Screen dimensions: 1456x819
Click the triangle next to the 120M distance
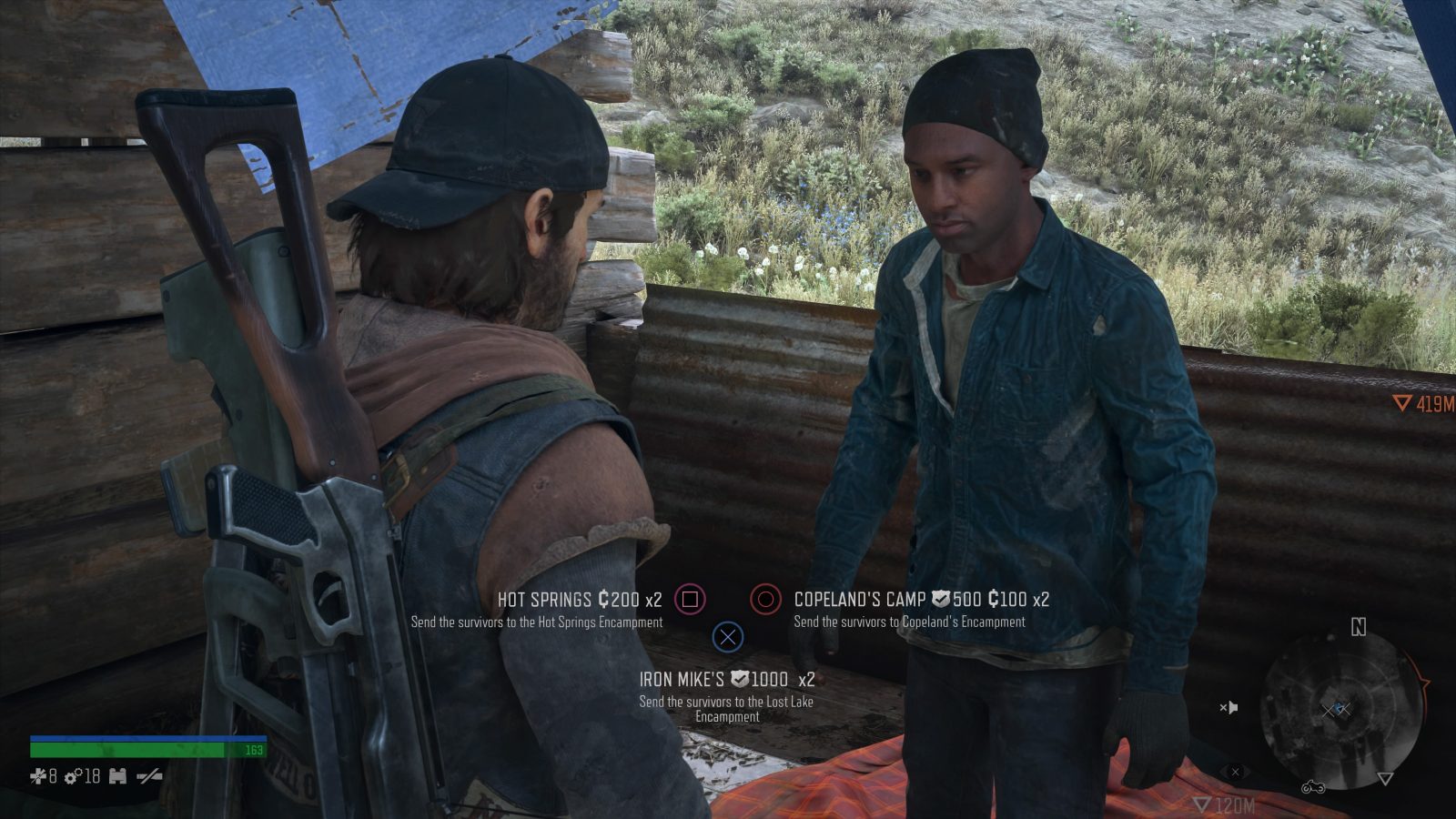pos(1202,804)
